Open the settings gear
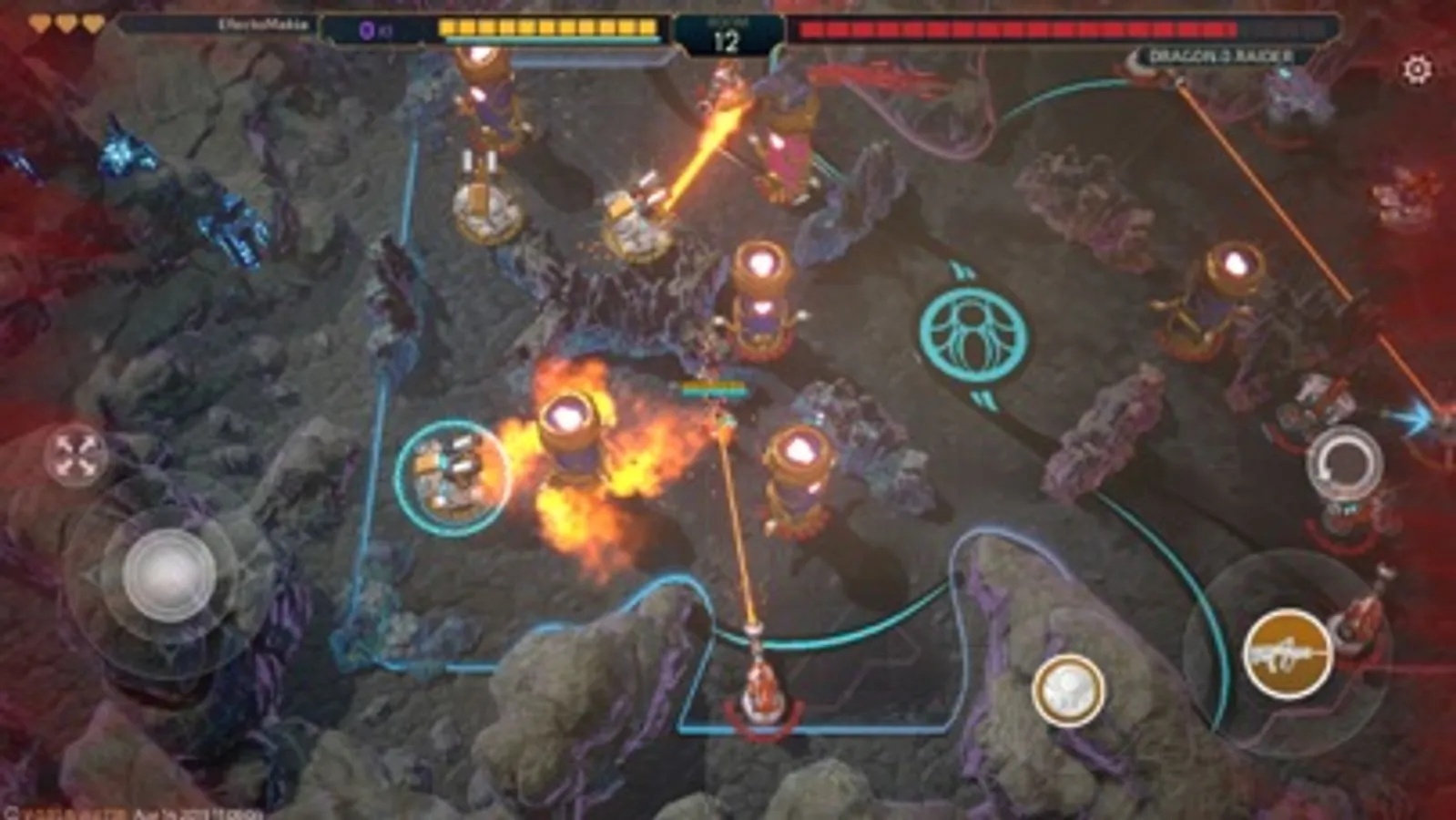1456x820 pixels. (x=1417, y=69)
